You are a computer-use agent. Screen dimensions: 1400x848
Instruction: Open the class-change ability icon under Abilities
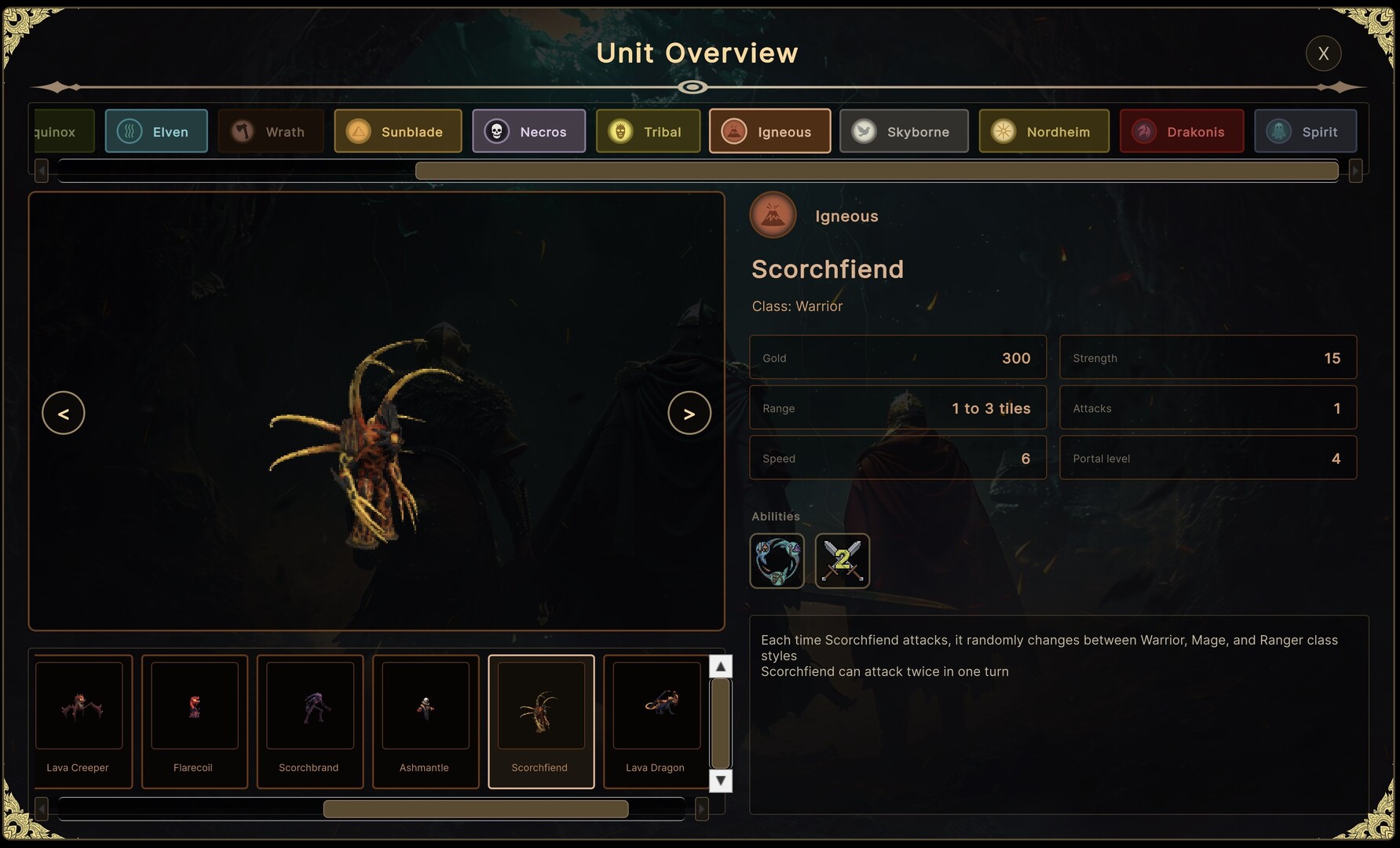[777, 561]
